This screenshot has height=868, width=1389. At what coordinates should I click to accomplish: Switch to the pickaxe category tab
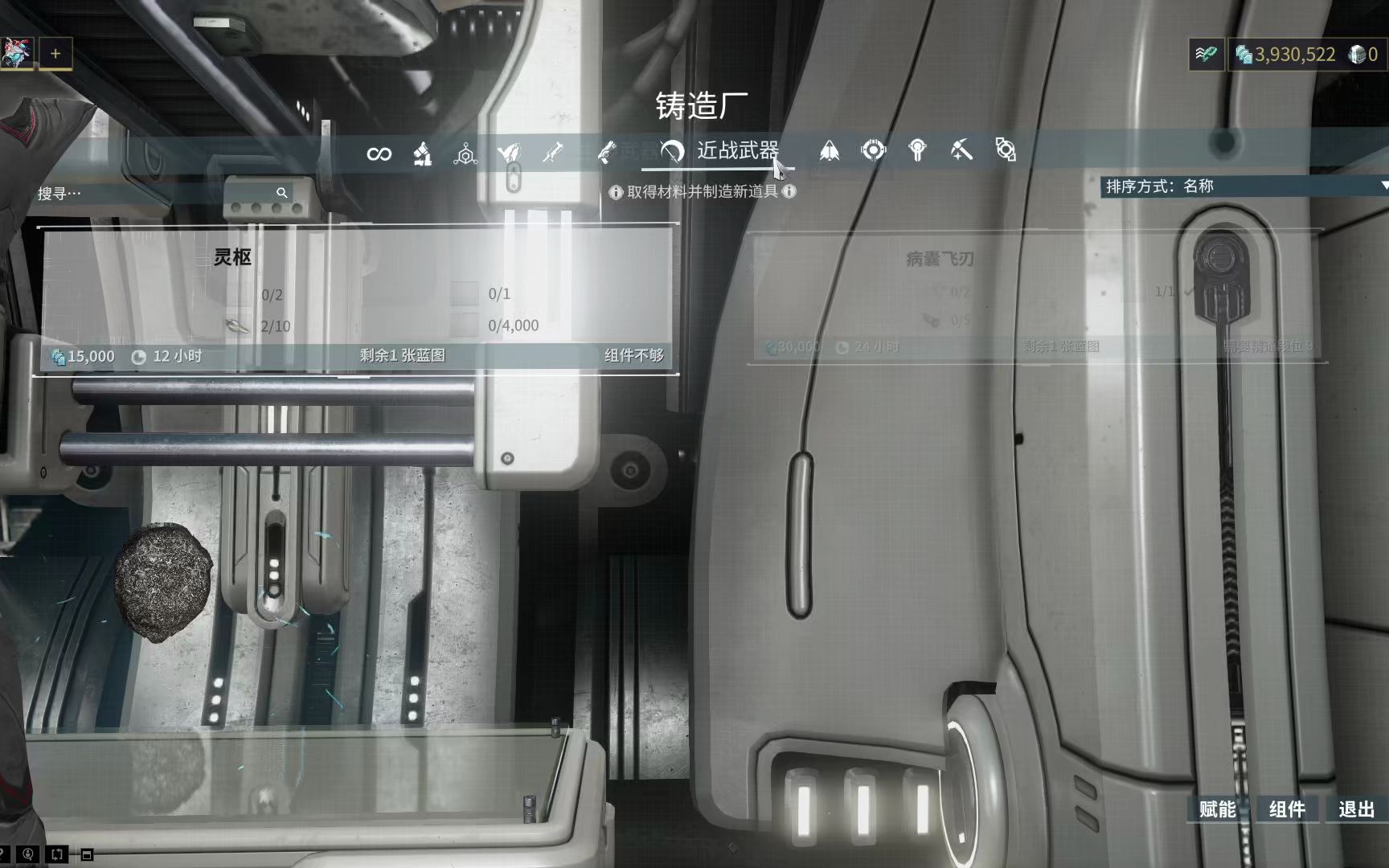point(961,150)
